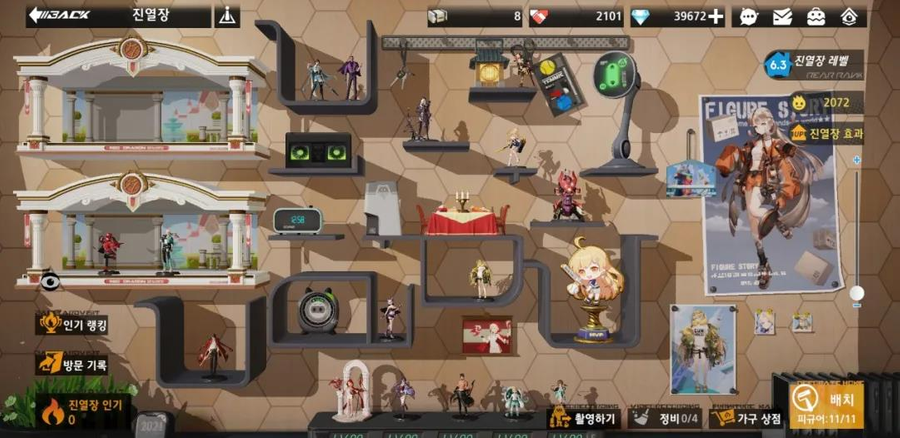
Task: Start photo mode with 촬영하기
Action: (x=582, y=418)
